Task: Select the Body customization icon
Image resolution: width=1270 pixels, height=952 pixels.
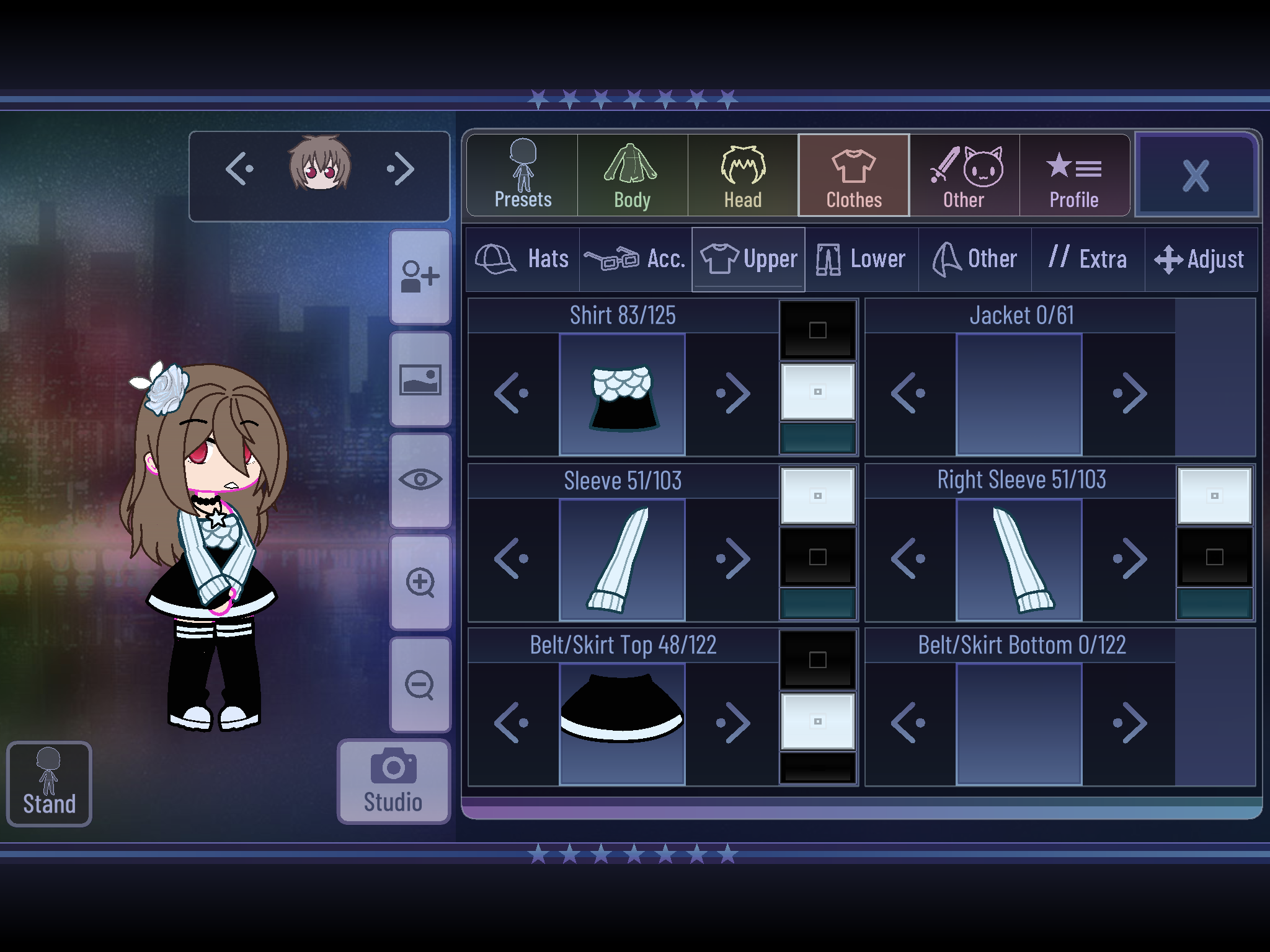Action: [631, 174]
